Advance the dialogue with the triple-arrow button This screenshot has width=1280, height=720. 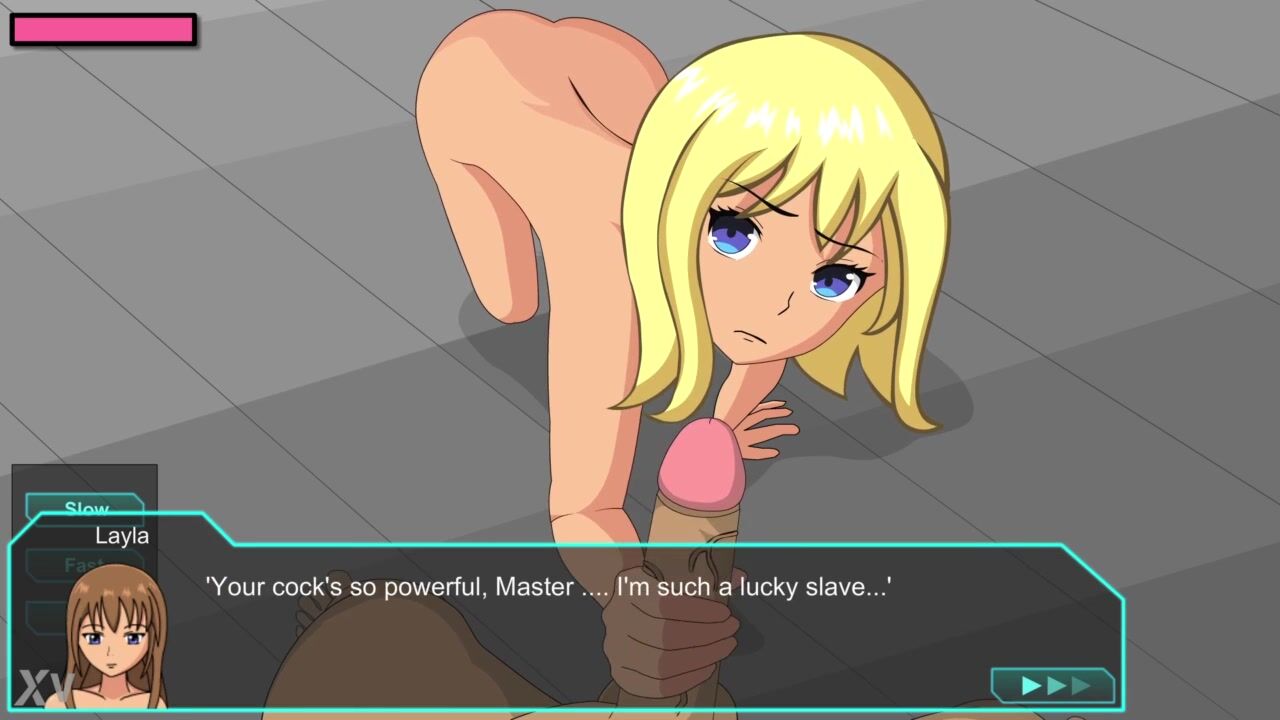point(1053,686)
